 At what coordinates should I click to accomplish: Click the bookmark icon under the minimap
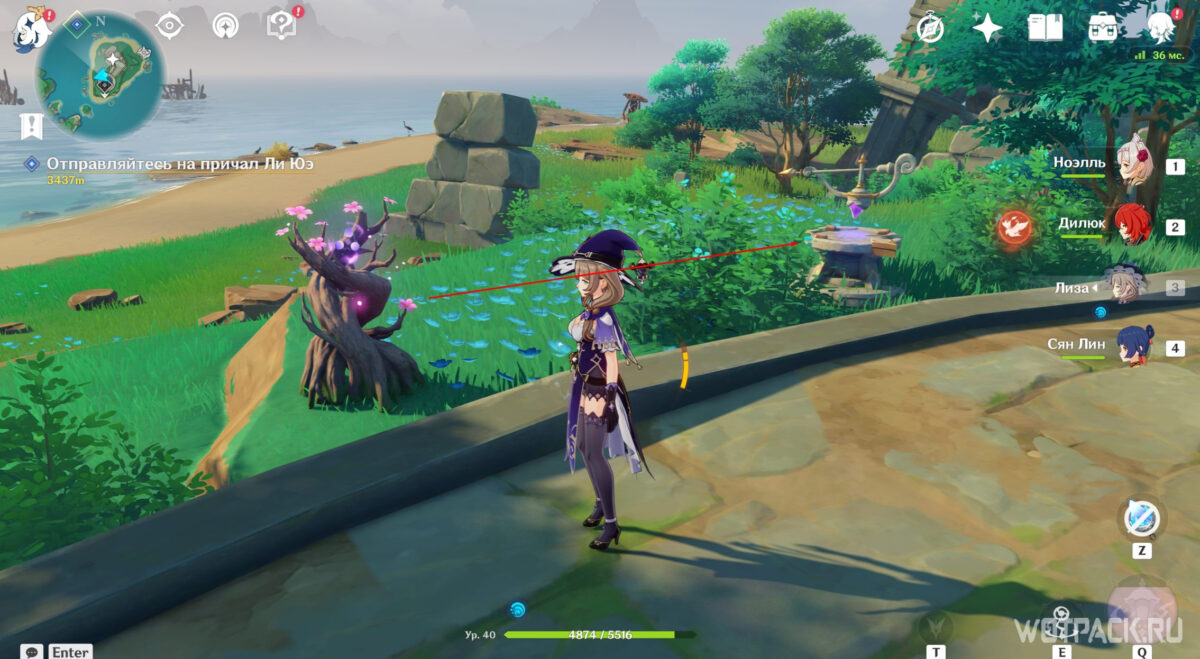[29, 126]
